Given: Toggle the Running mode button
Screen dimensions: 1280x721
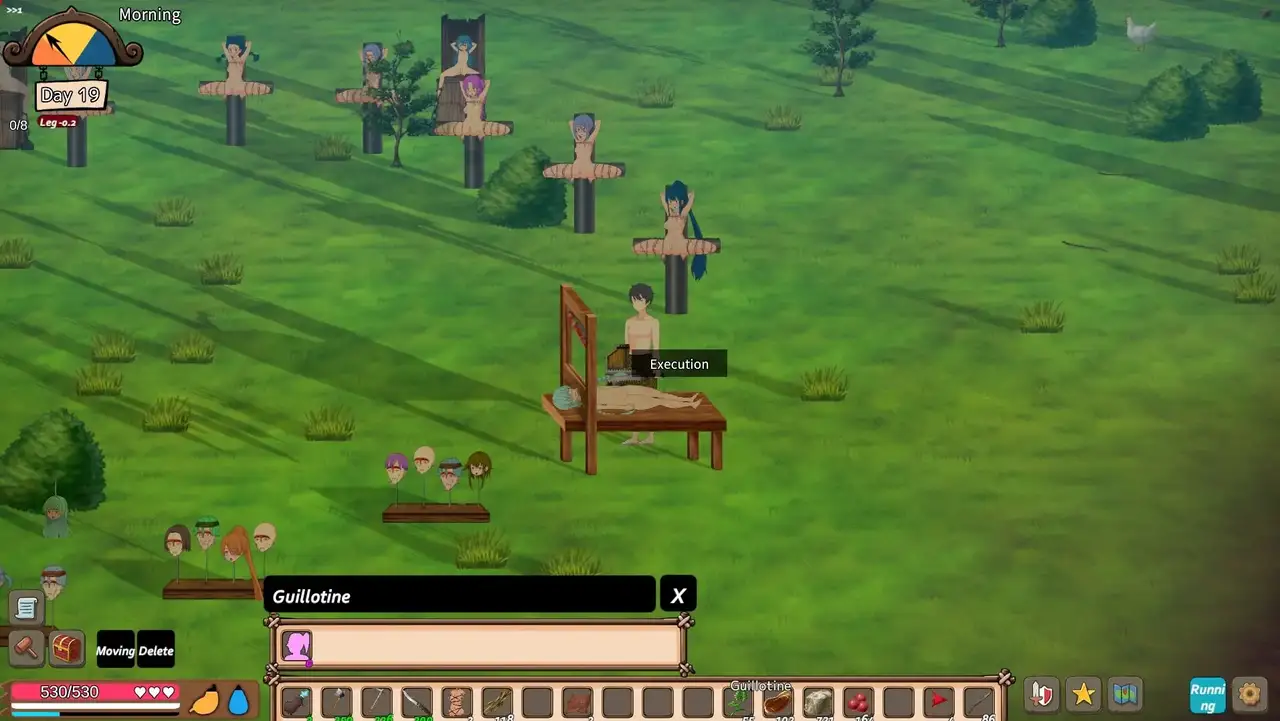Looking at the screenshot, I should pyautogui.click(x=1207, y=695).
